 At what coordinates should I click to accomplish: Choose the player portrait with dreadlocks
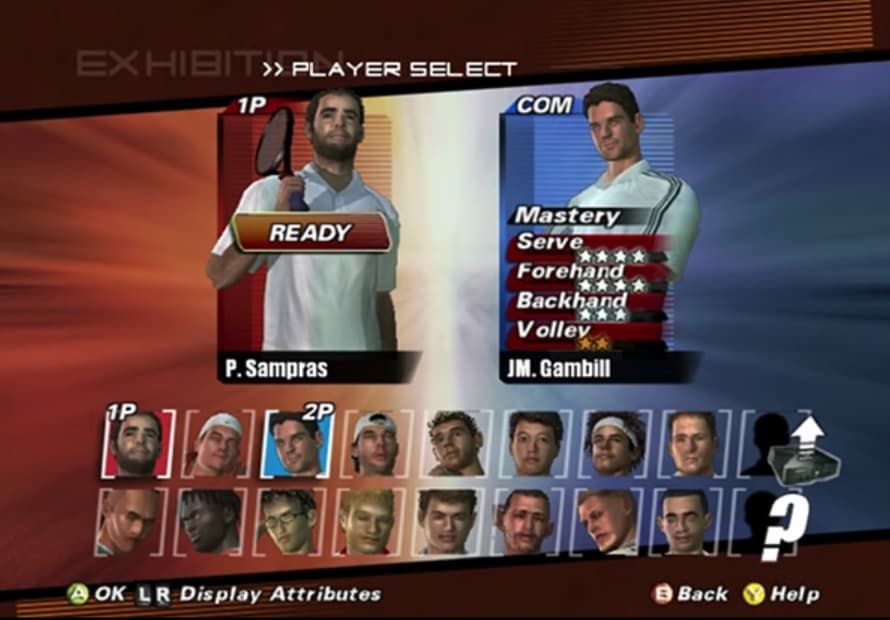pyautogui.click(x=210, y=521)
